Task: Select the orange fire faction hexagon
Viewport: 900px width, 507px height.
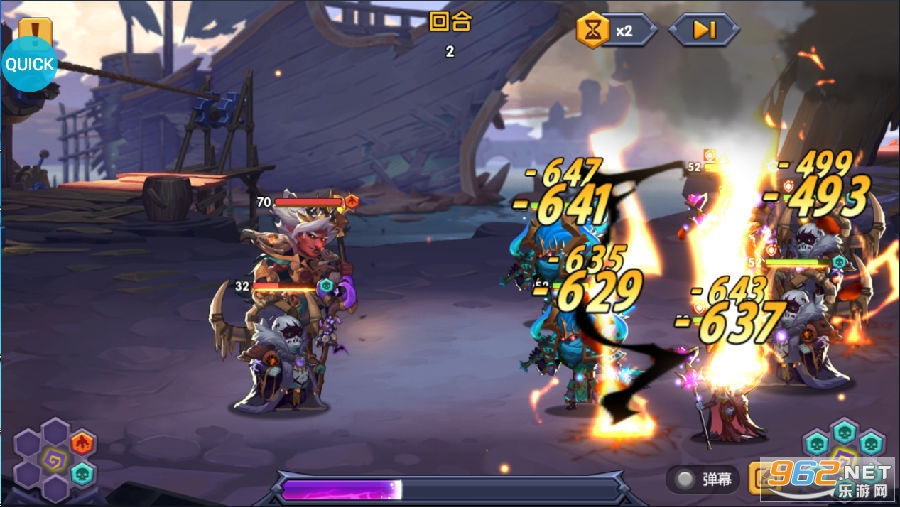Action: coord(83,443)
